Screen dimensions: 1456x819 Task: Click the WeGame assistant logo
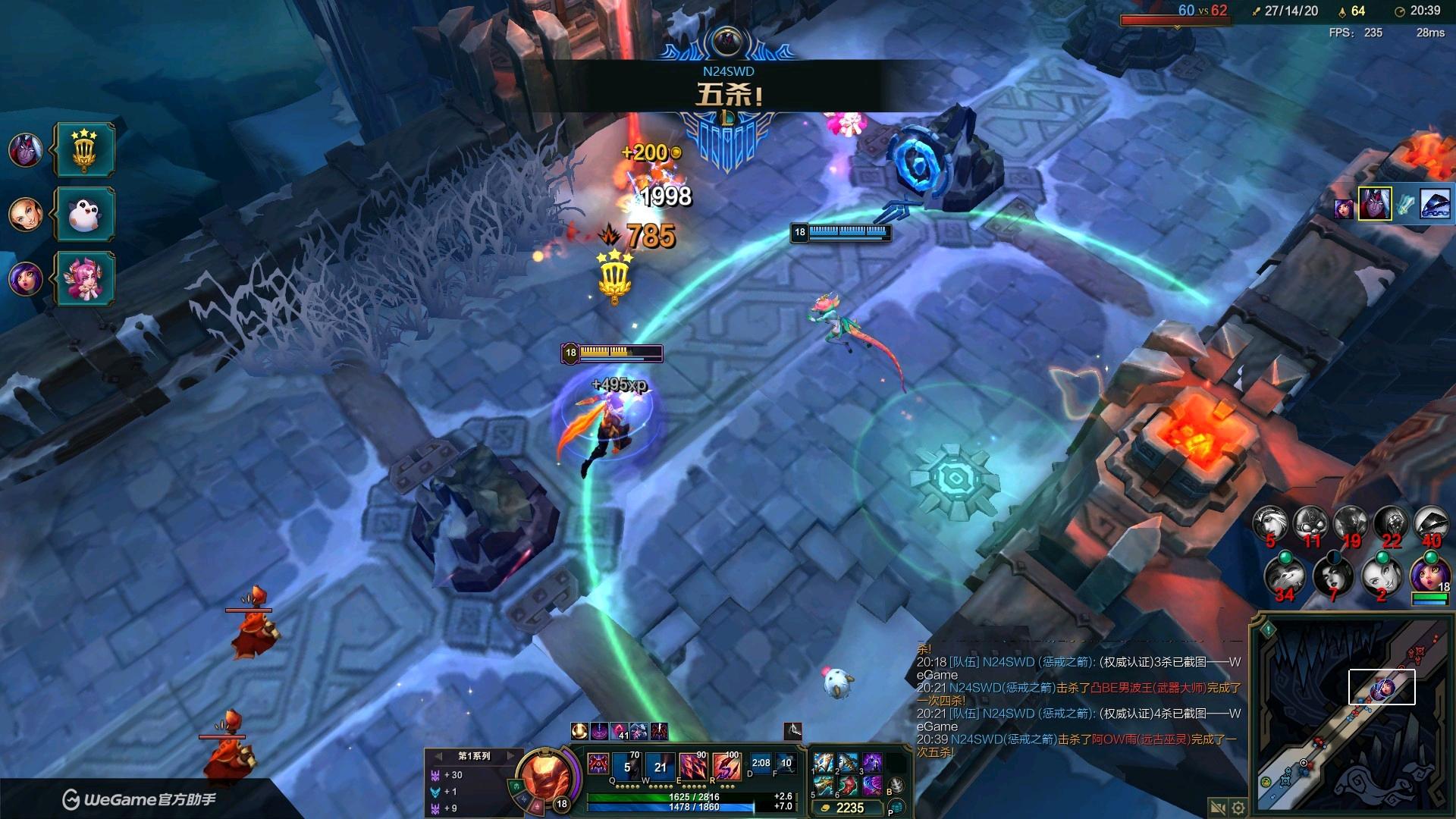[x=138, y=800]
